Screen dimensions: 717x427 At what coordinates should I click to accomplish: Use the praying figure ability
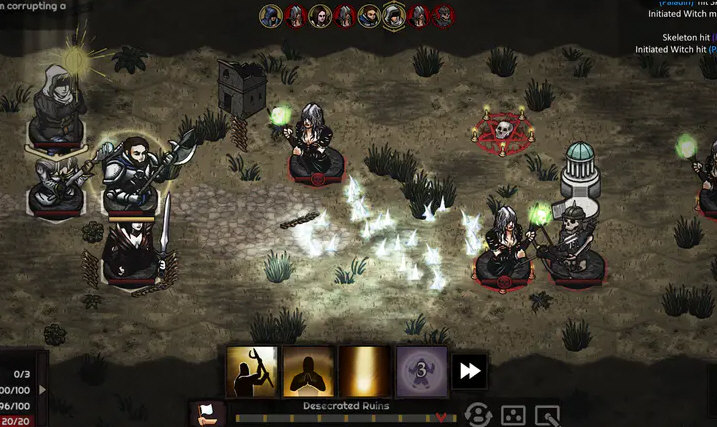307,371
